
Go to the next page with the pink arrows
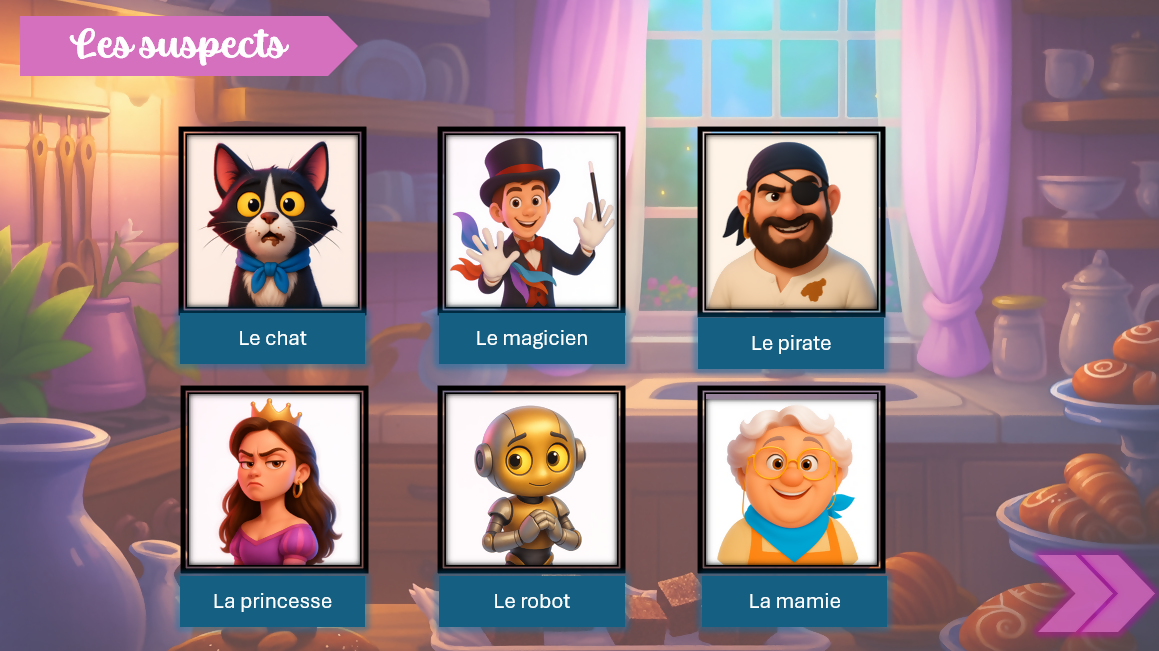click(1094, 593)
